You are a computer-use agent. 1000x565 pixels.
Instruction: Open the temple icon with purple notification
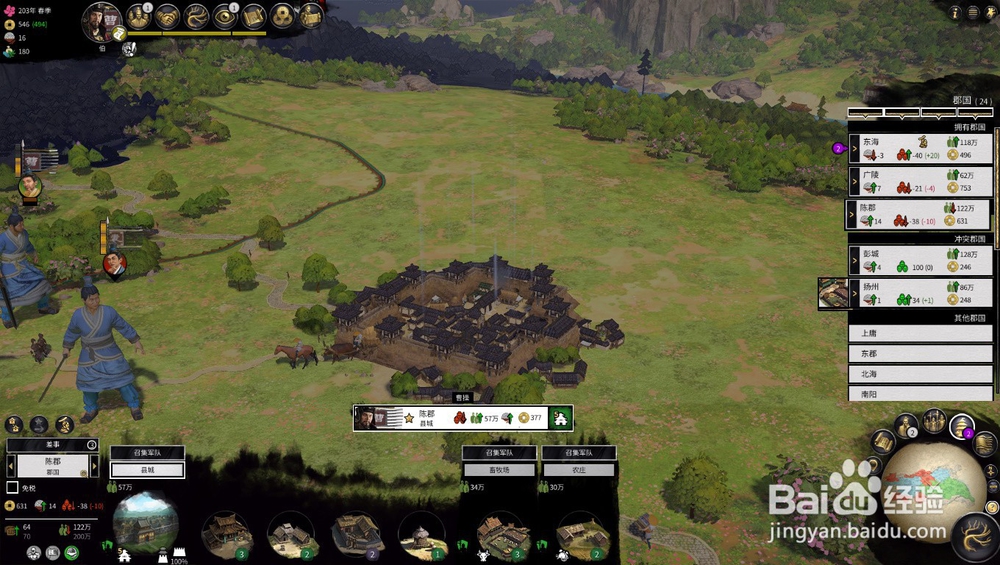tap(961, 426)
